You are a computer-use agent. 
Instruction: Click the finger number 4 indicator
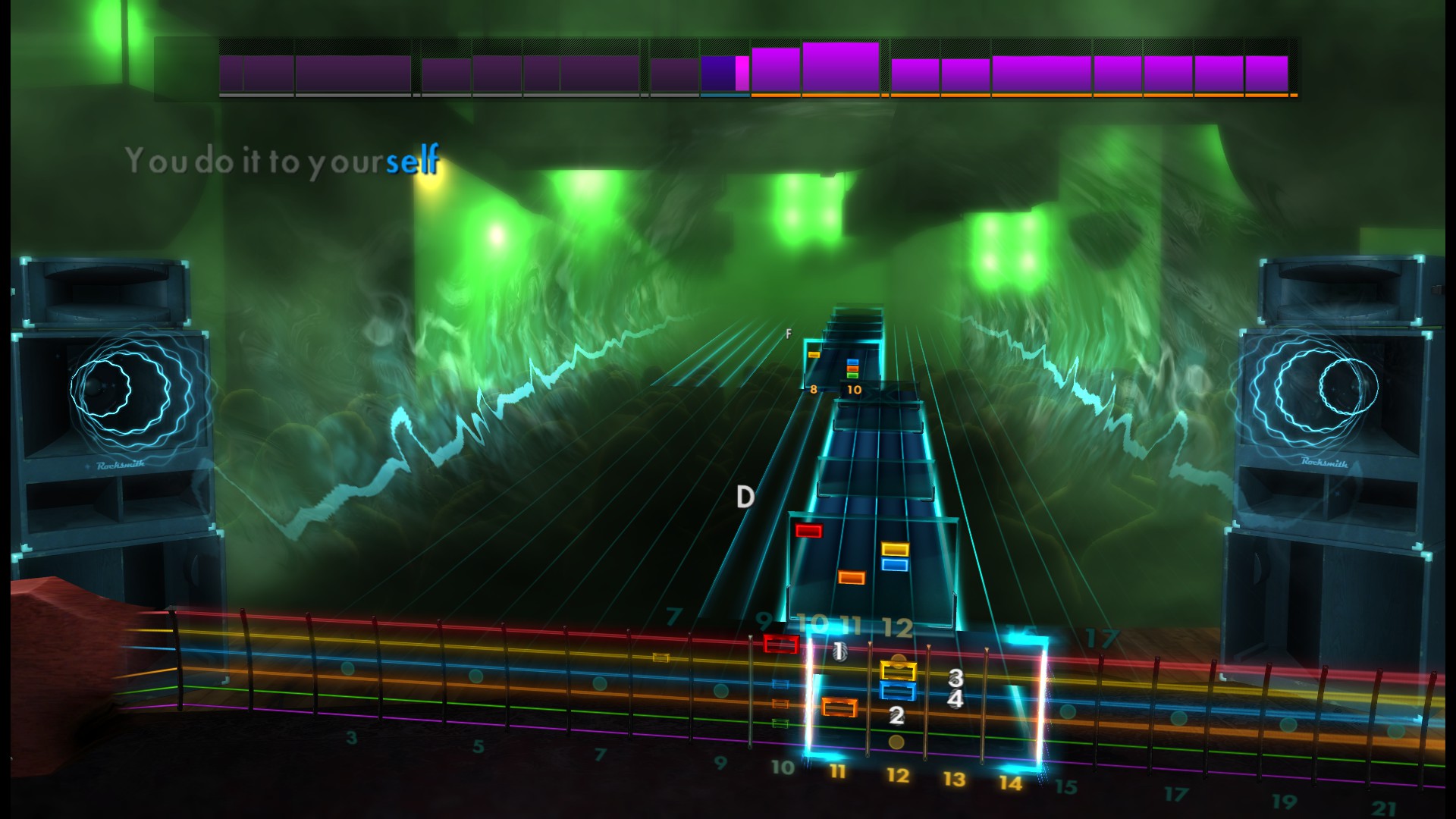point(954,698)
